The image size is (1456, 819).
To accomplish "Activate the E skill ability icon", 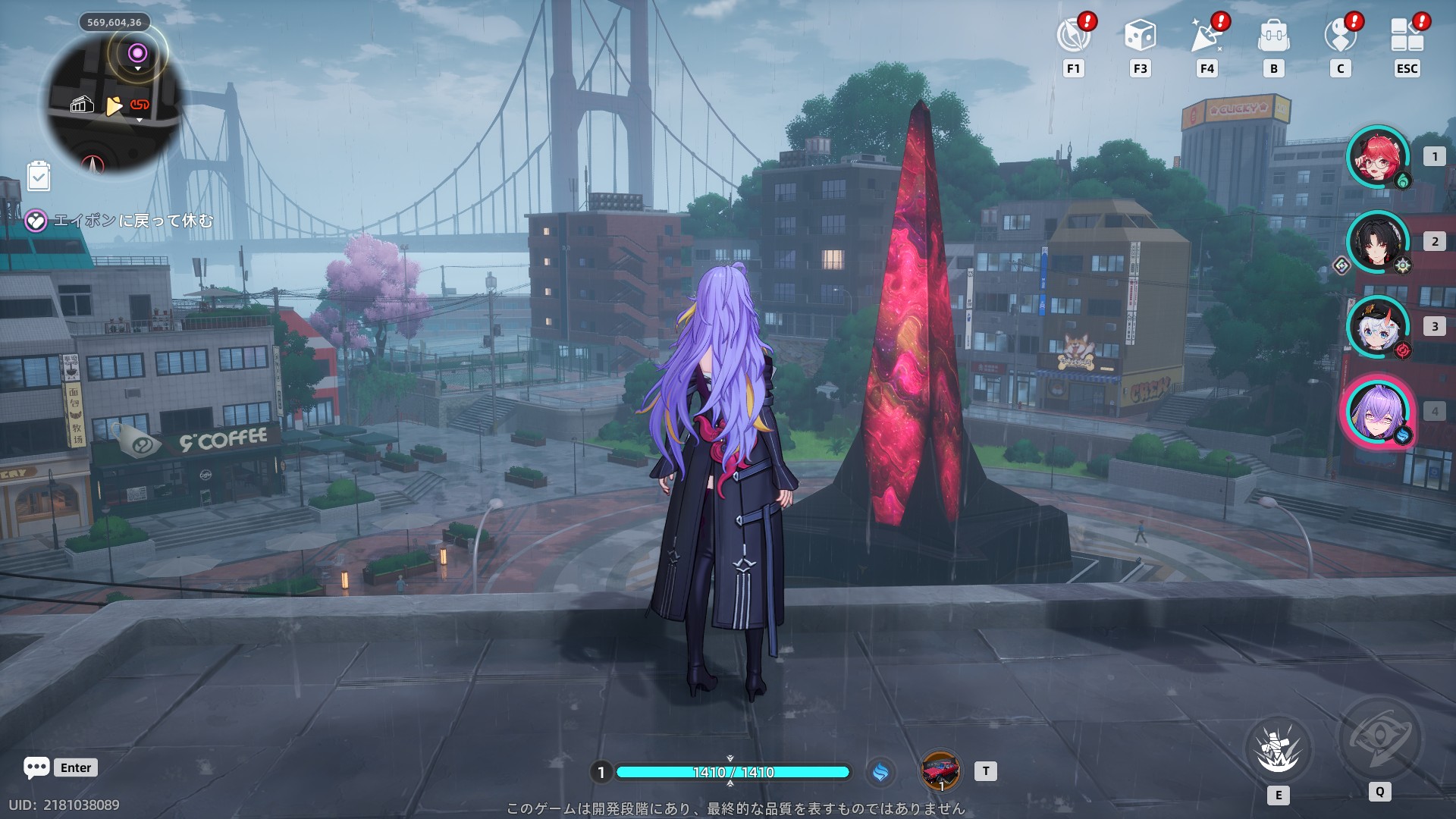I will click(x=1279, y=749).
